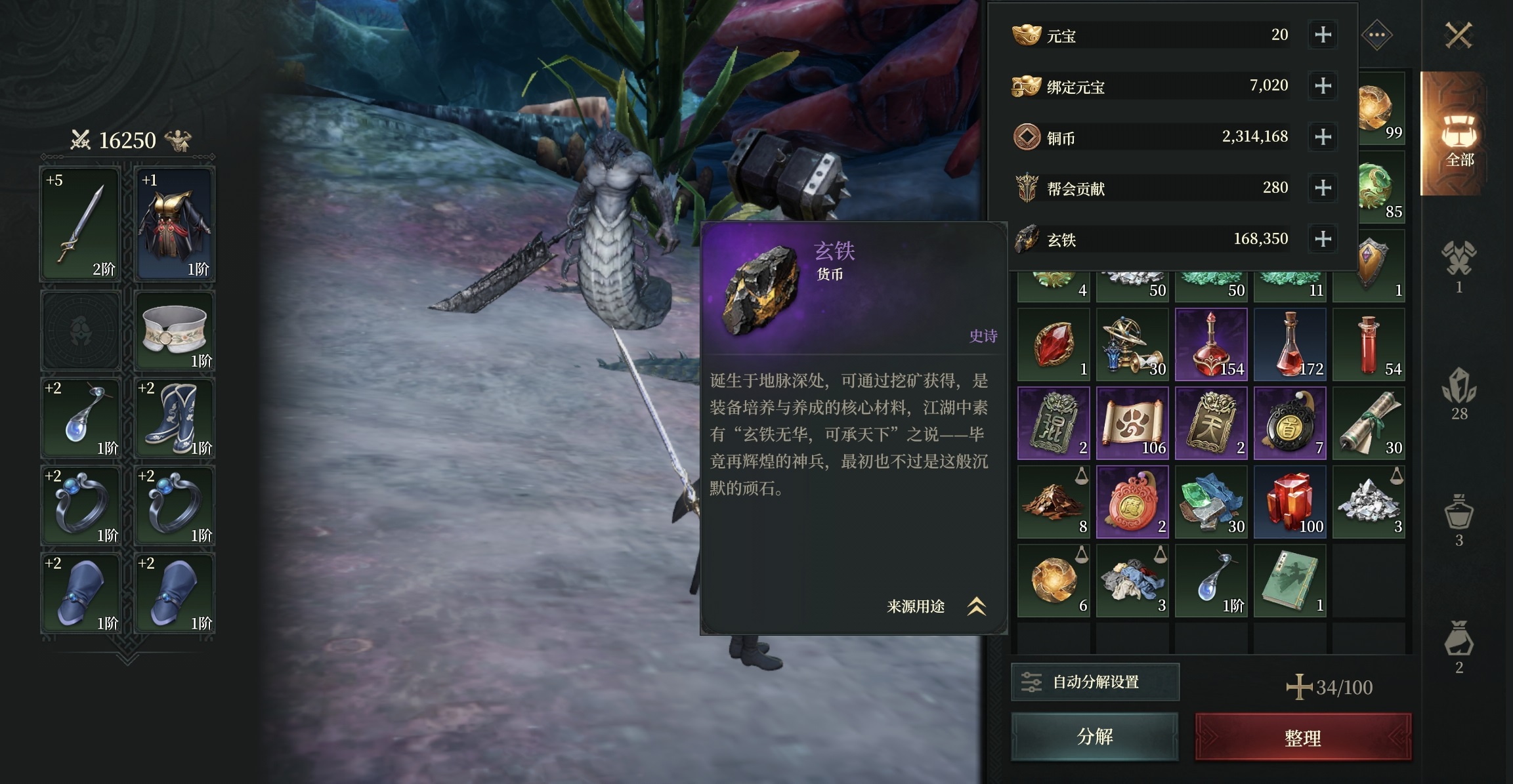
Task: Click the 帮会贡献 guild contribution icon
Action: tap(1027, 187)
